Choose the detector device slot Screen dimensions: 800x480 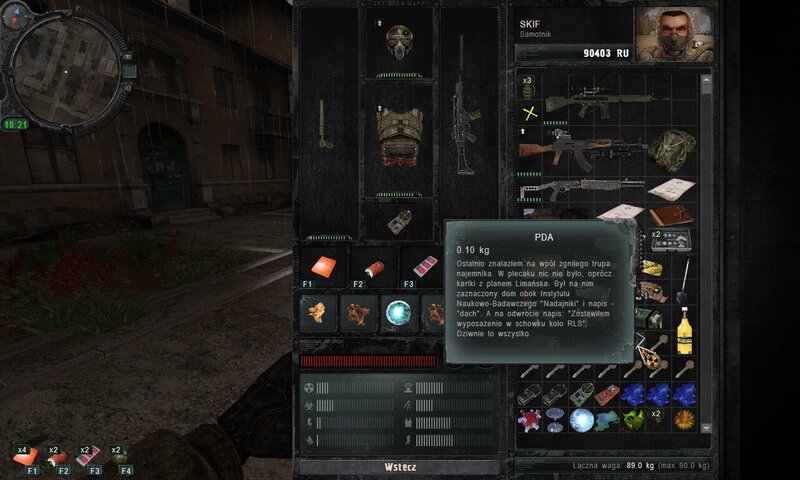(398, 220)
